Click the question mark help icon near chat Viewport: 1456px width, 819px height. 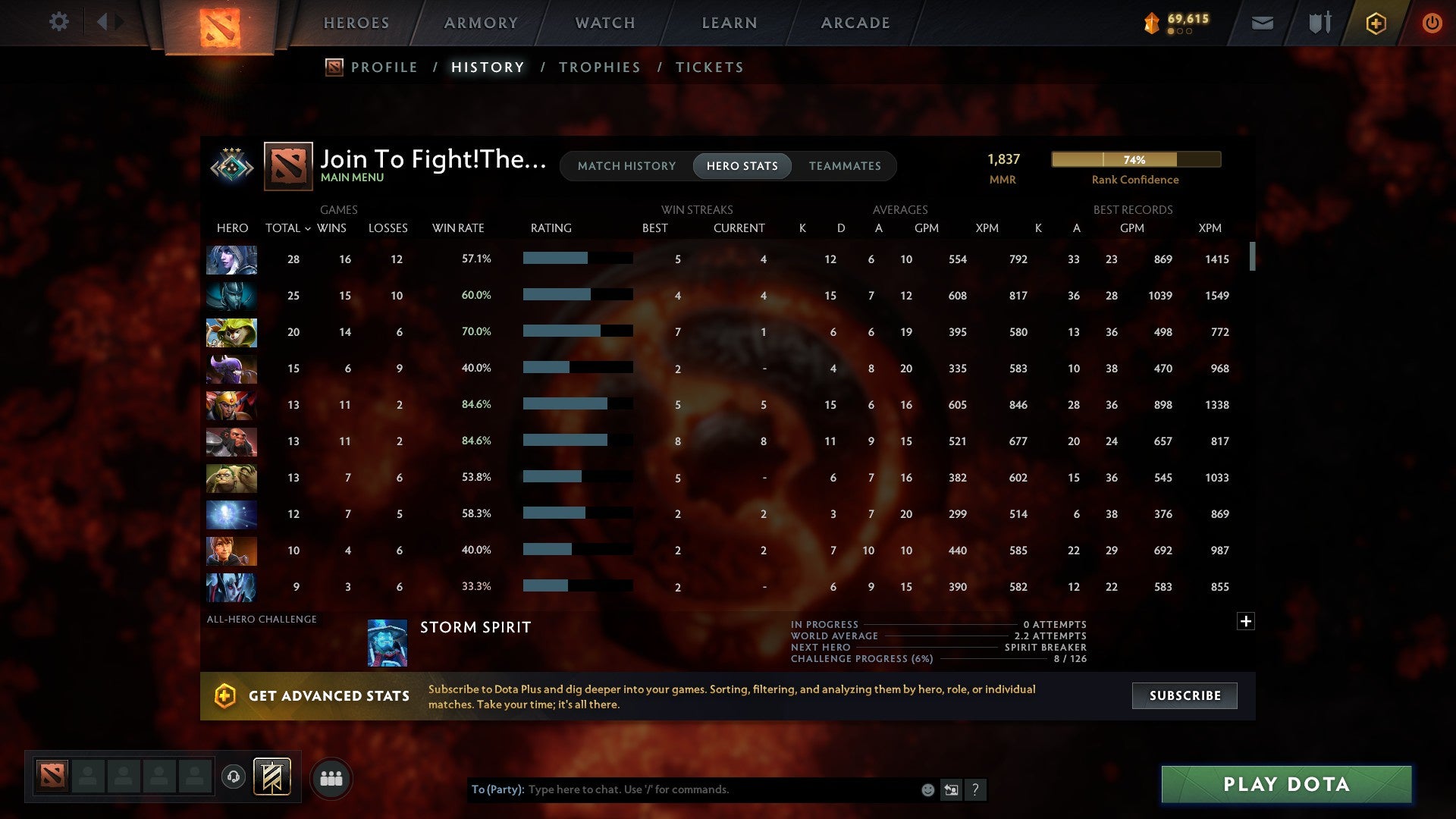pos(977,789)
